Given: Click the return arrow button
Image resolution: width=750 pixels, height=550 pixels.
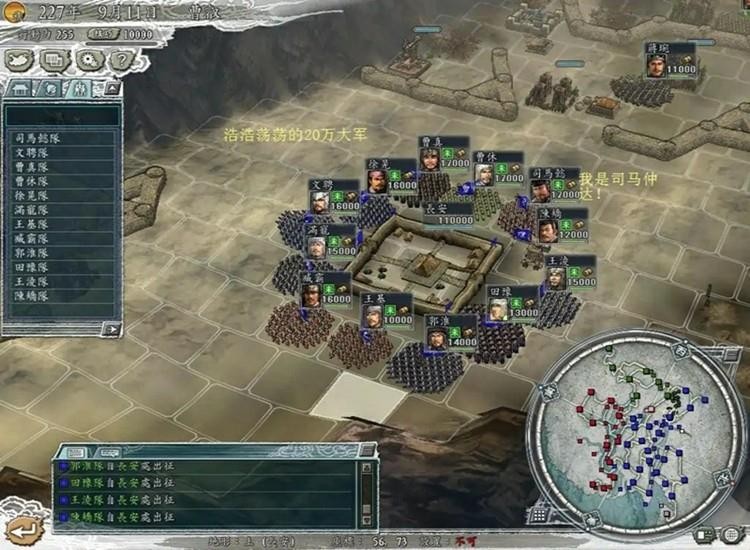Looking at the screenshot, I should coord(18,529).
